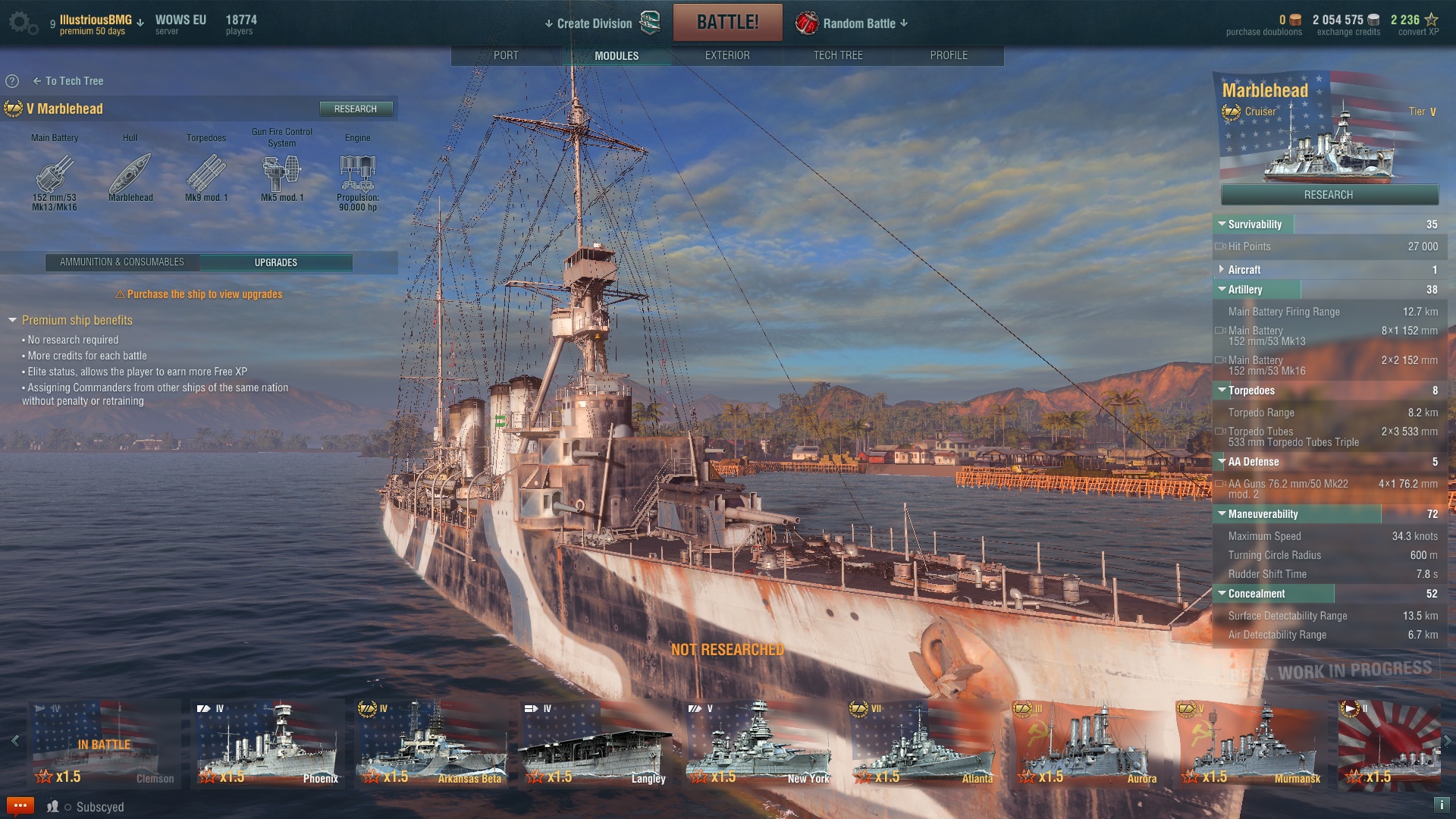Click the Research button under the Marblehead flag card
Image resolution: width=1456 pixels, height=819 pixels.
(1329, 195)
